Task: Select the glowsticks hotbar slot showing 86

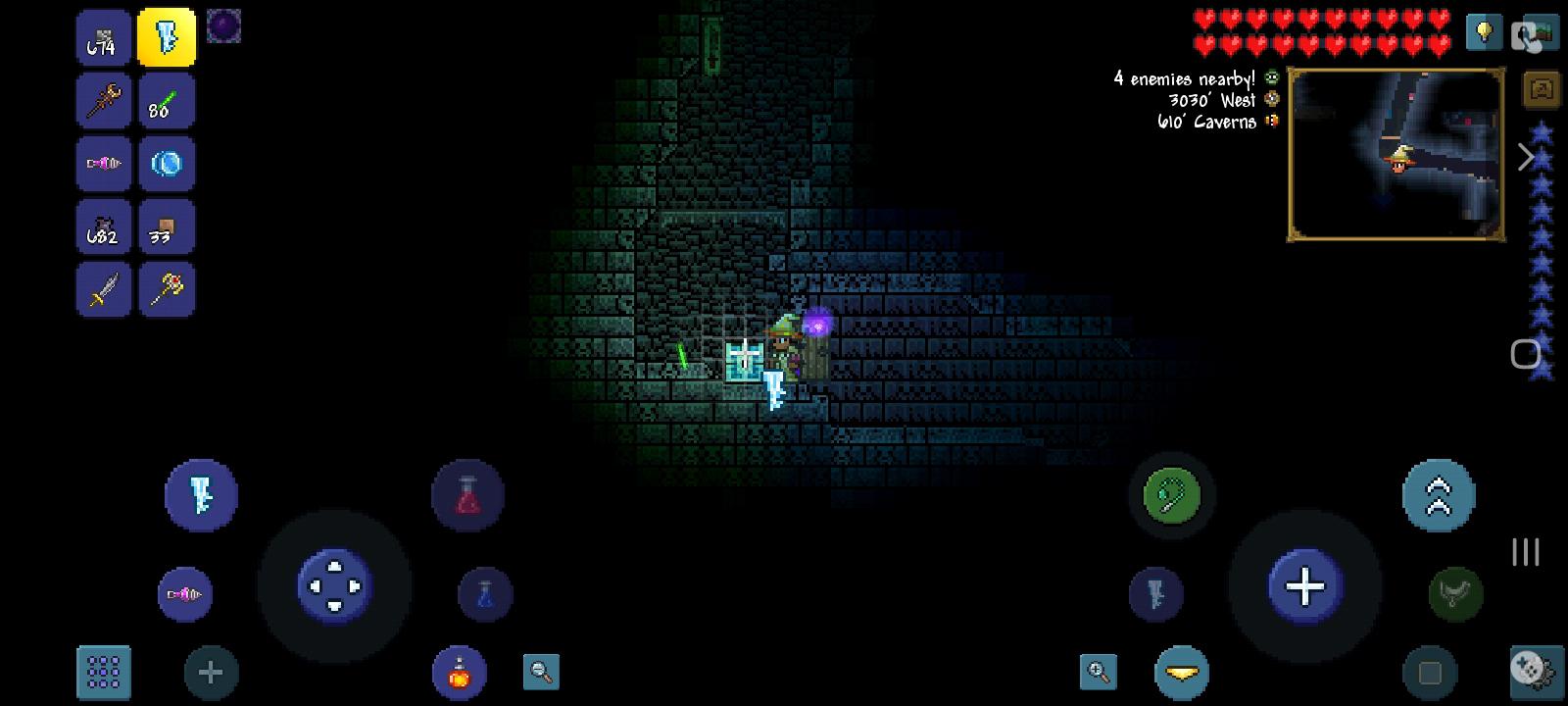Action: (x=167, y=100)
